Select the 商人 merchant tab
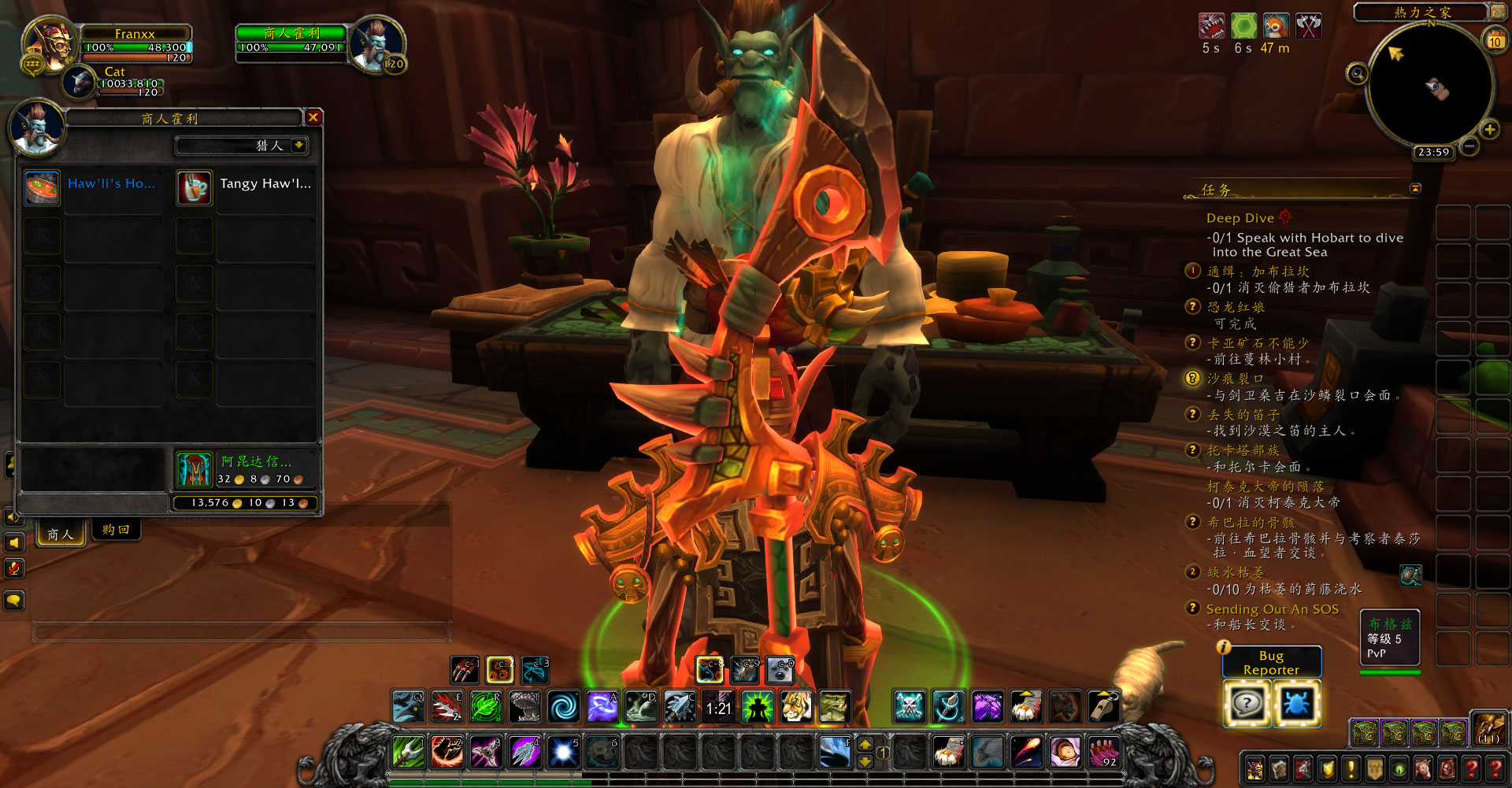Image resolution: width=1512 pixels, height=788 pixels. point(61,535)
